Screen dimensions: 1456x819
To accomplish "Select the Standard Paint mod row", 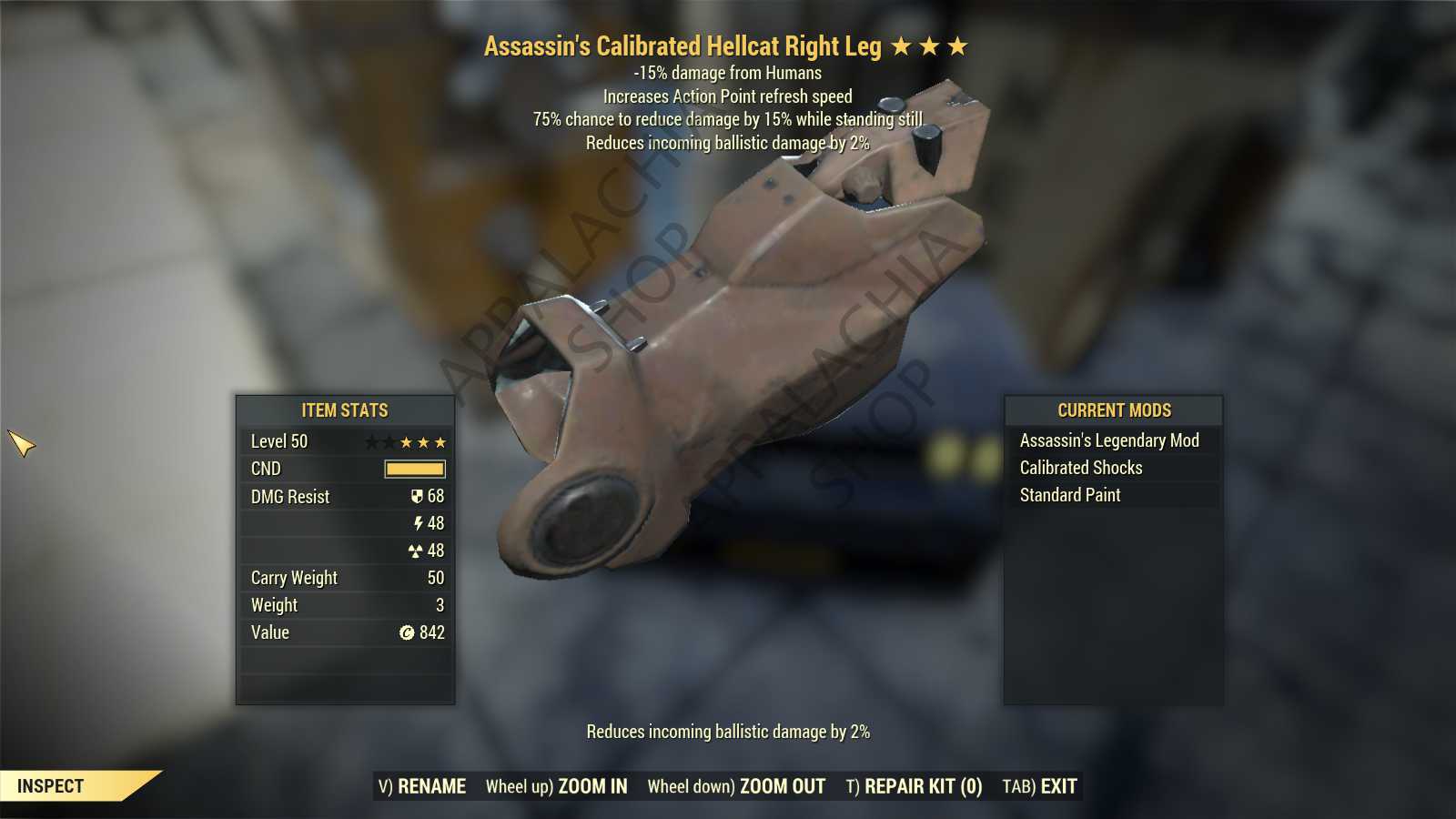I will point(1070,495).
